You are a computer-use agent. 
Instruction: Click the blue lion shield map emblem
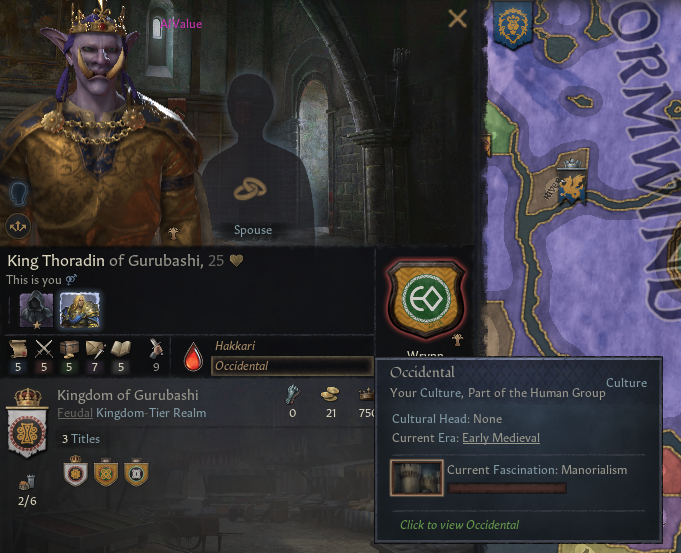click(x=513, y=23)
